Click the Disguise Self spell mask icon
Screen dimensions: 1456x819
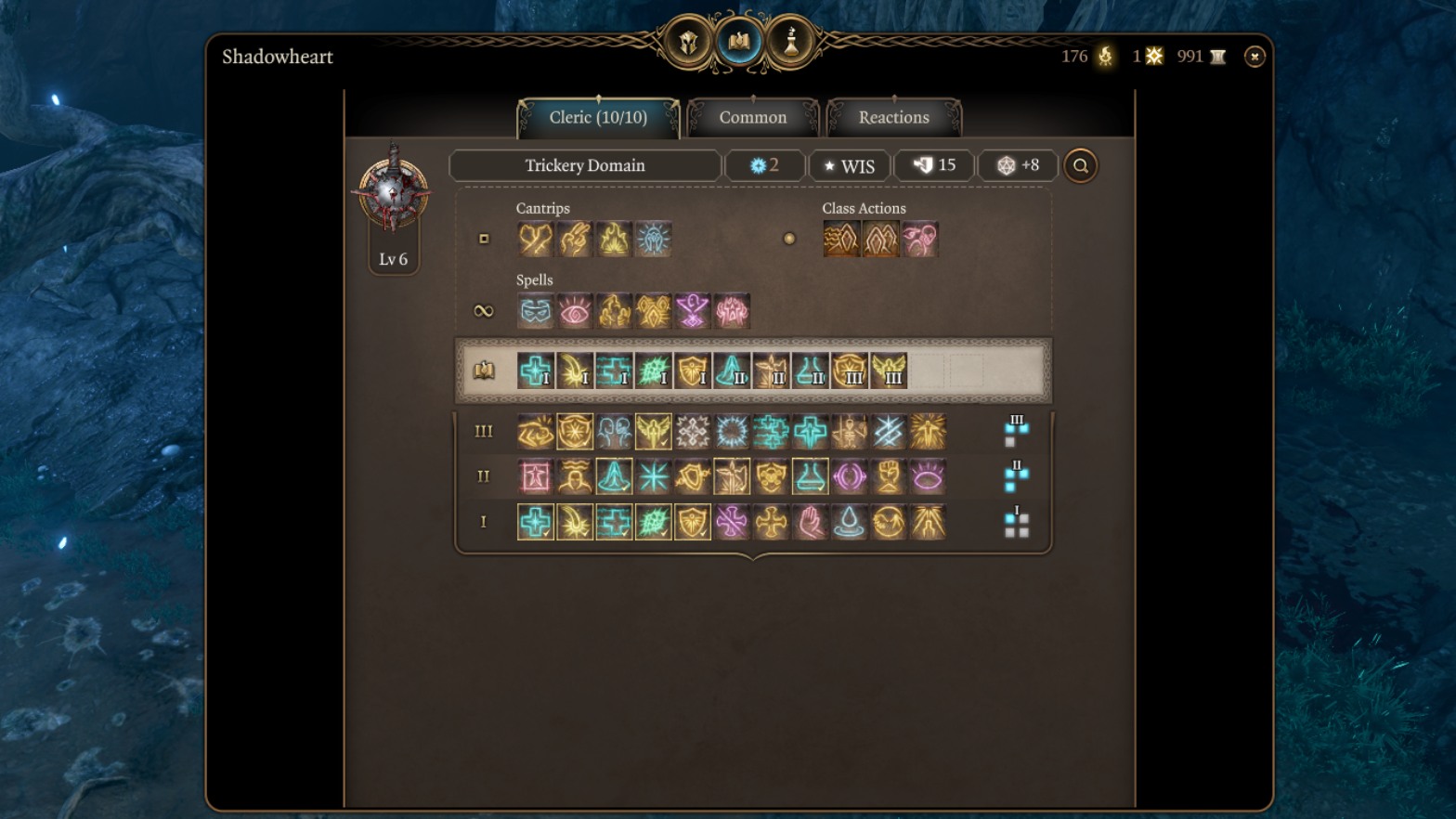(x=535, y=311)
